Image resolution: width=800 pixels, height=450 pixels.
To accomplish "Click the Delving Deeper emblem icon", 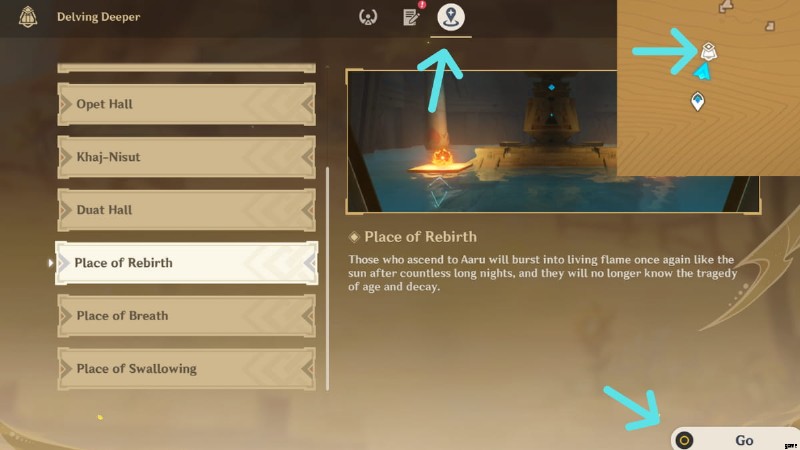I will pos(28,17).
